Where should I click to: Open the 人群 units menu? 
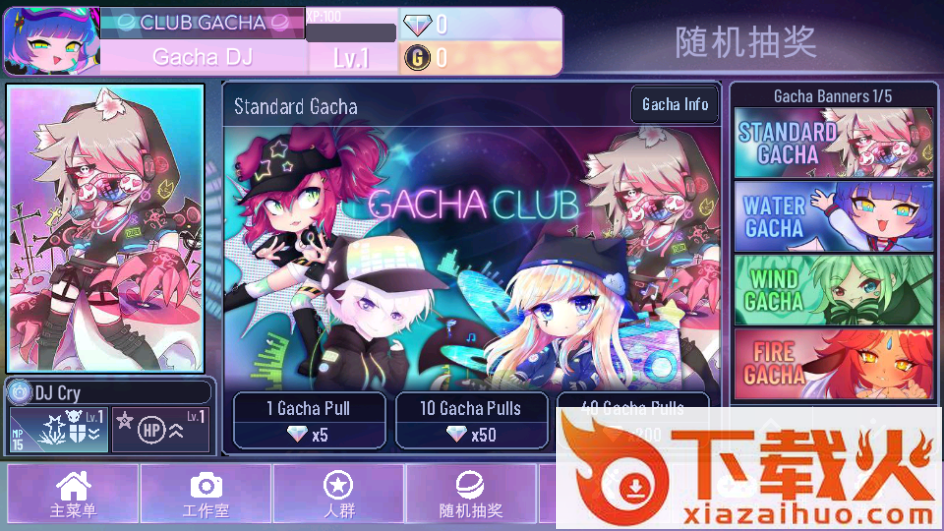pyautogui.click(x=338, y=495)
